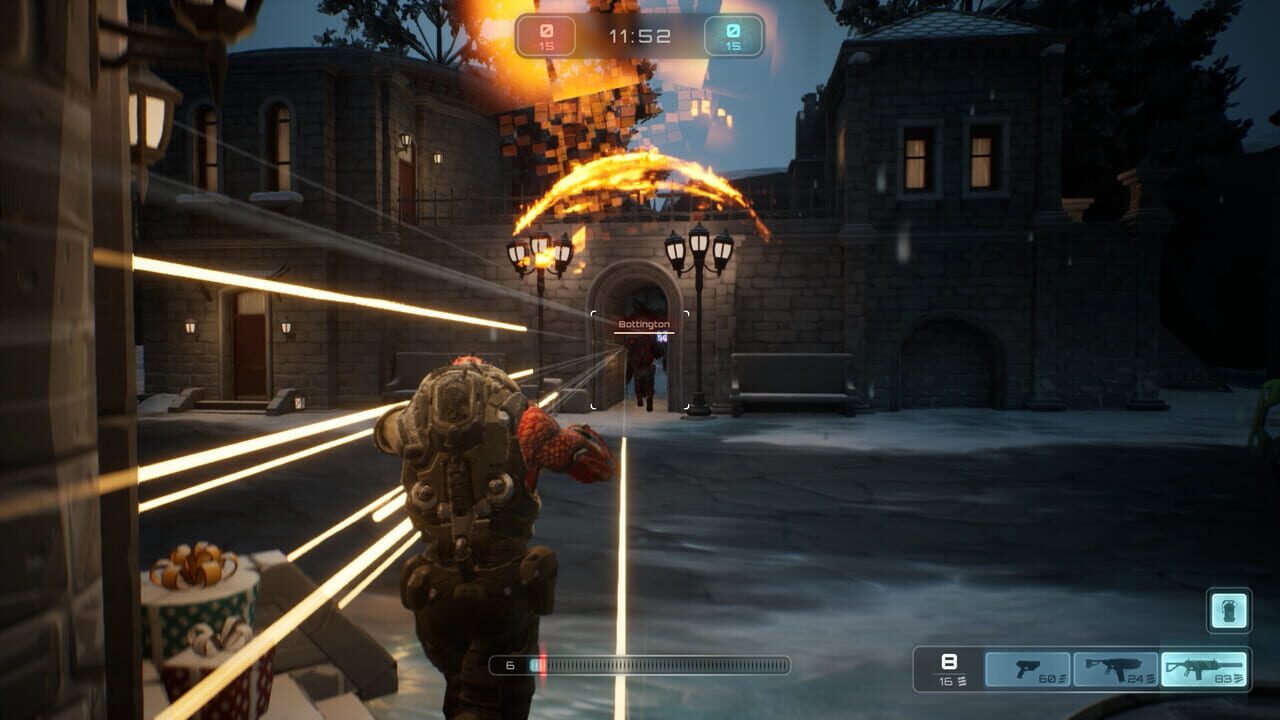Click the ammo stack icon beside the rifle's 83

point(1239,677)
